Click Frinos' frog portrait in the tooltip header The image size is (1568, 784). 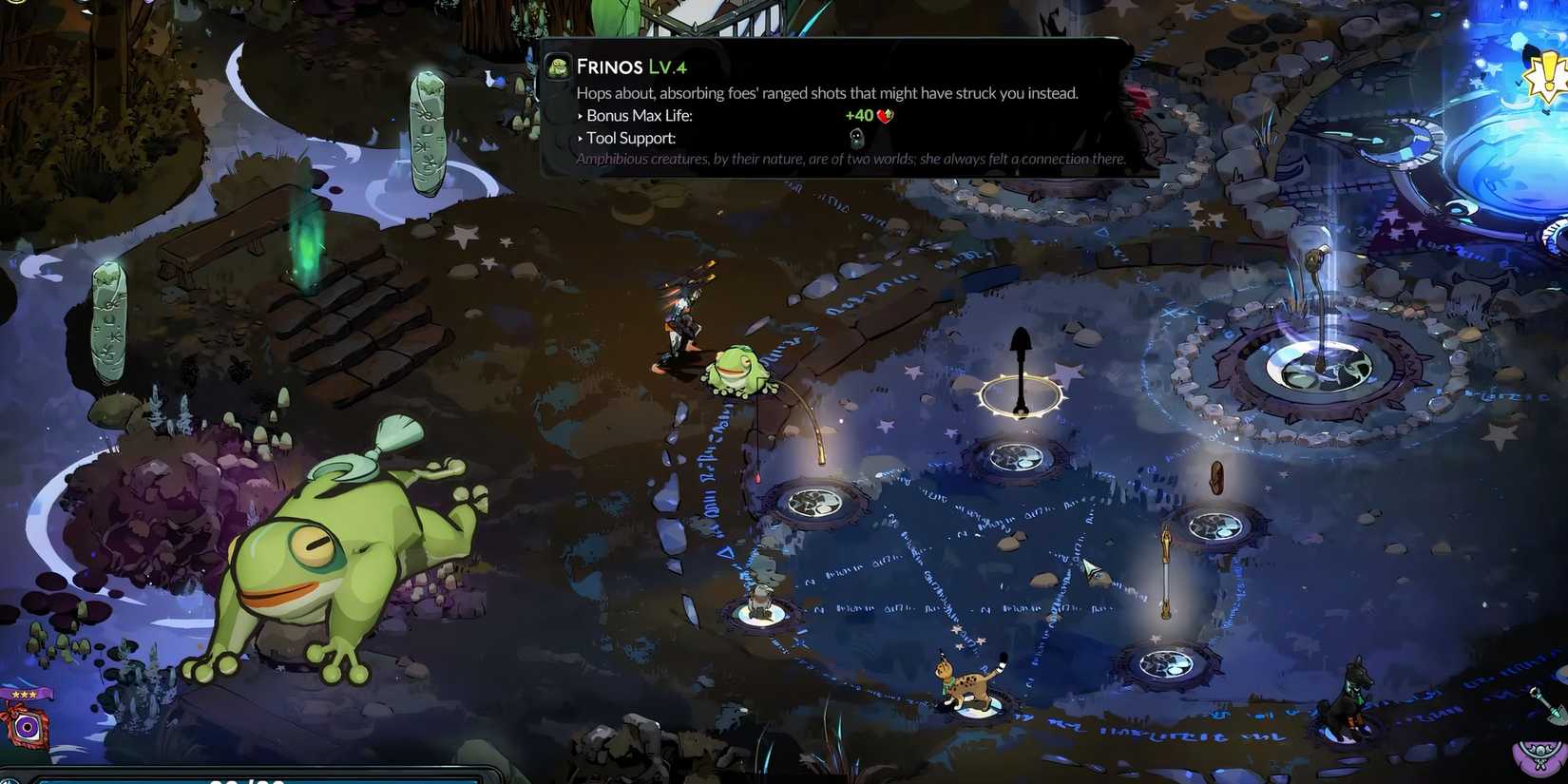click(x=558, y=67)
